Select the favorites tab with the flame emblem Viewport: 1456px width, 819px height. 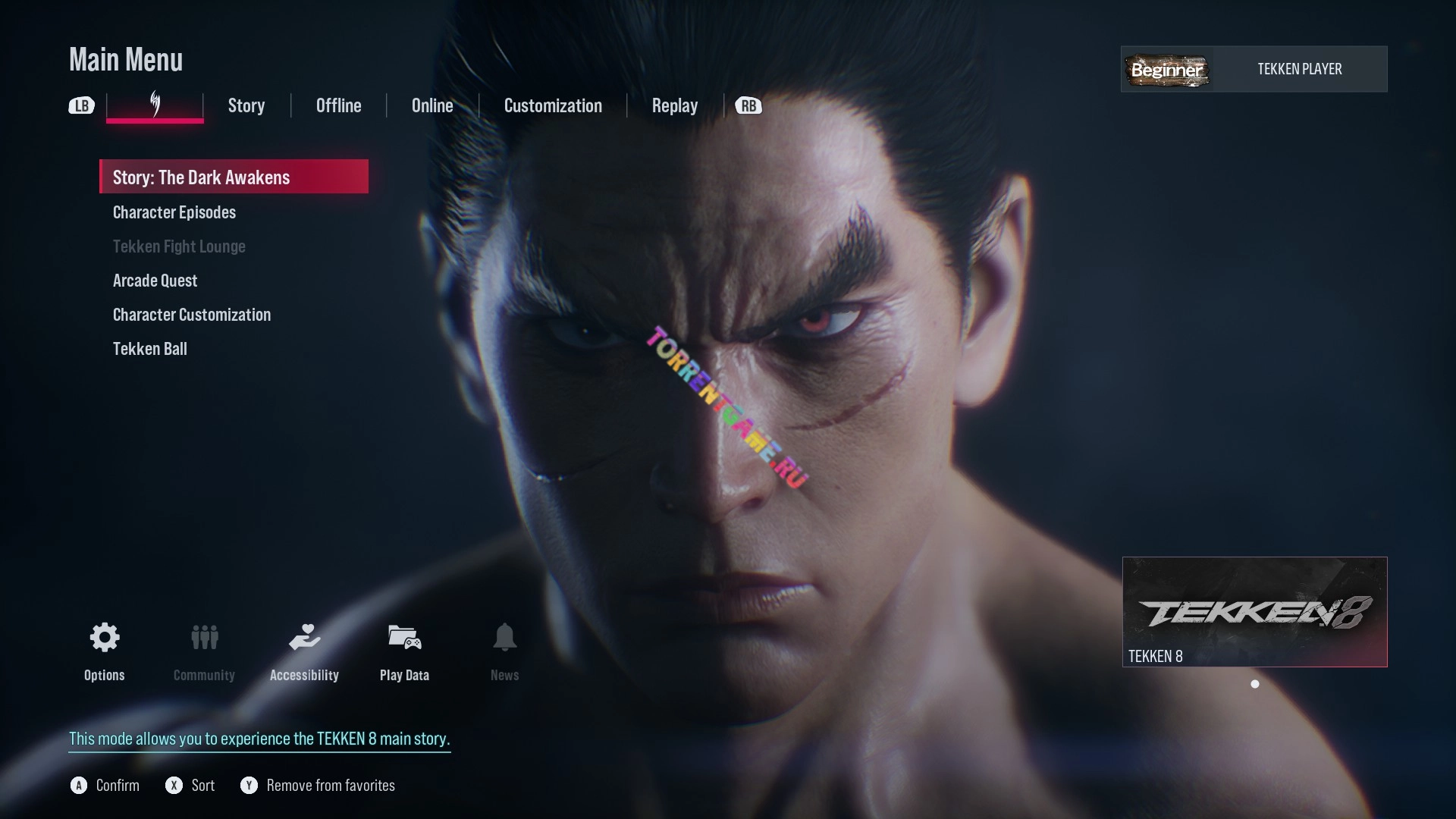point(155,105)
